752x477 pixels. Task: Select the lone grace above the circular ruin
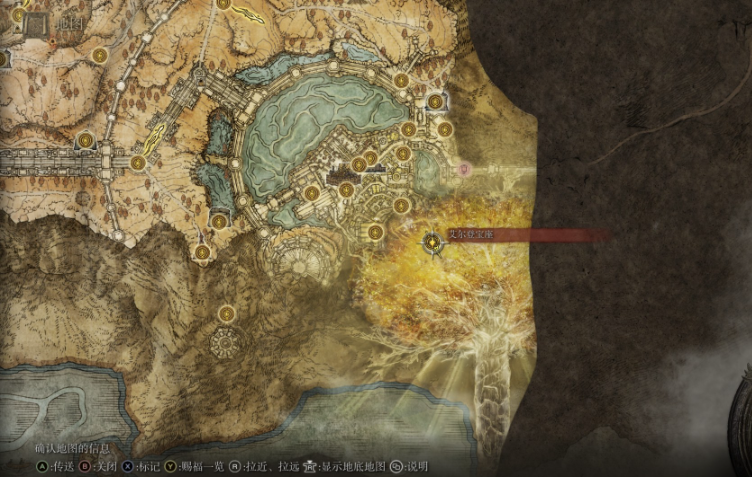pos(226,314)
